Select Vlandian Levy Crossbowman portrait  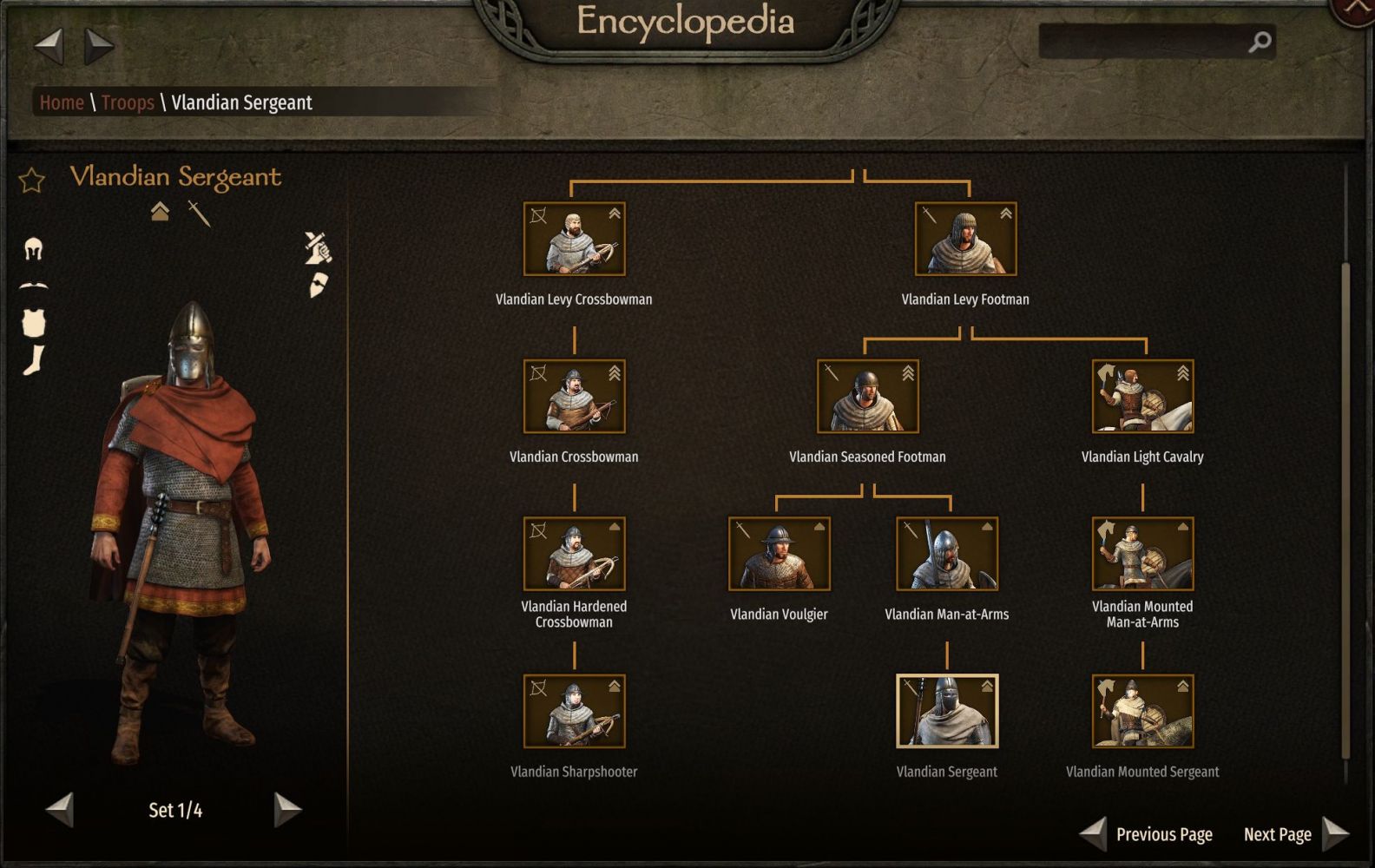point(574,239)
